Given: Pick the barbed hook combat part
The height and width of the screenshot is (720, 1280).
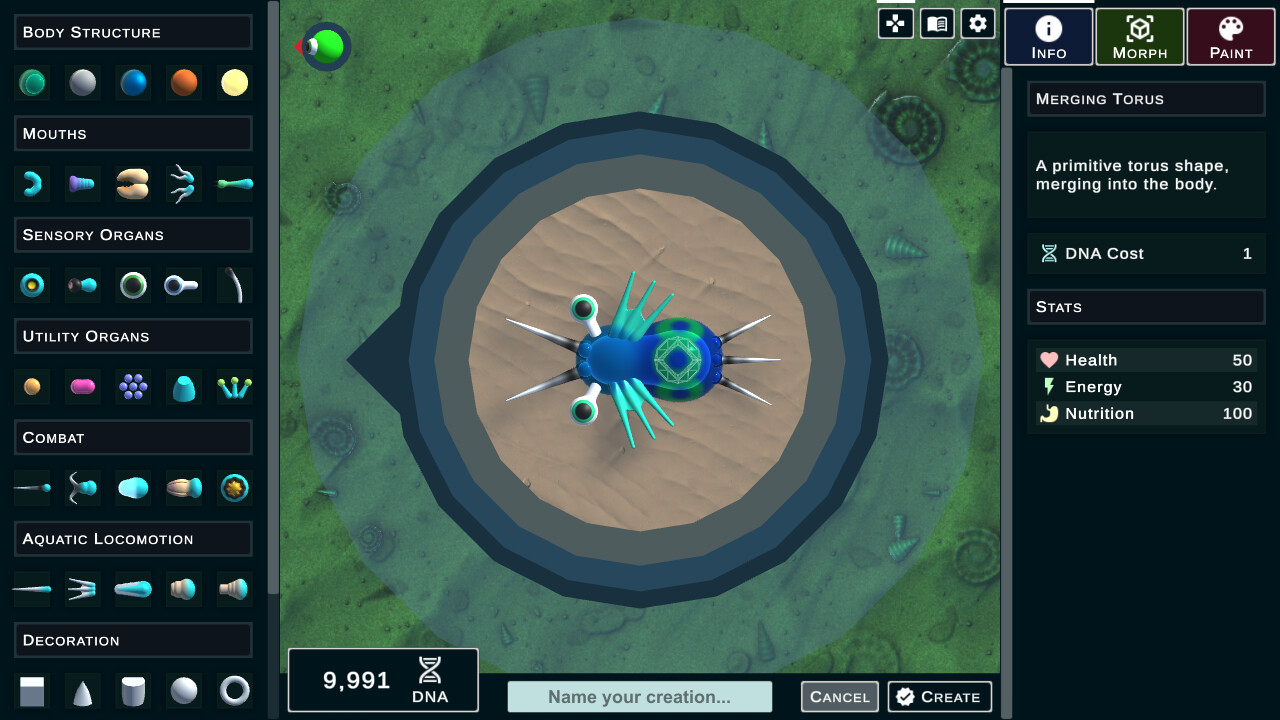Looking at the screenshot, I should pyautogui.click(x=82, y=488).
